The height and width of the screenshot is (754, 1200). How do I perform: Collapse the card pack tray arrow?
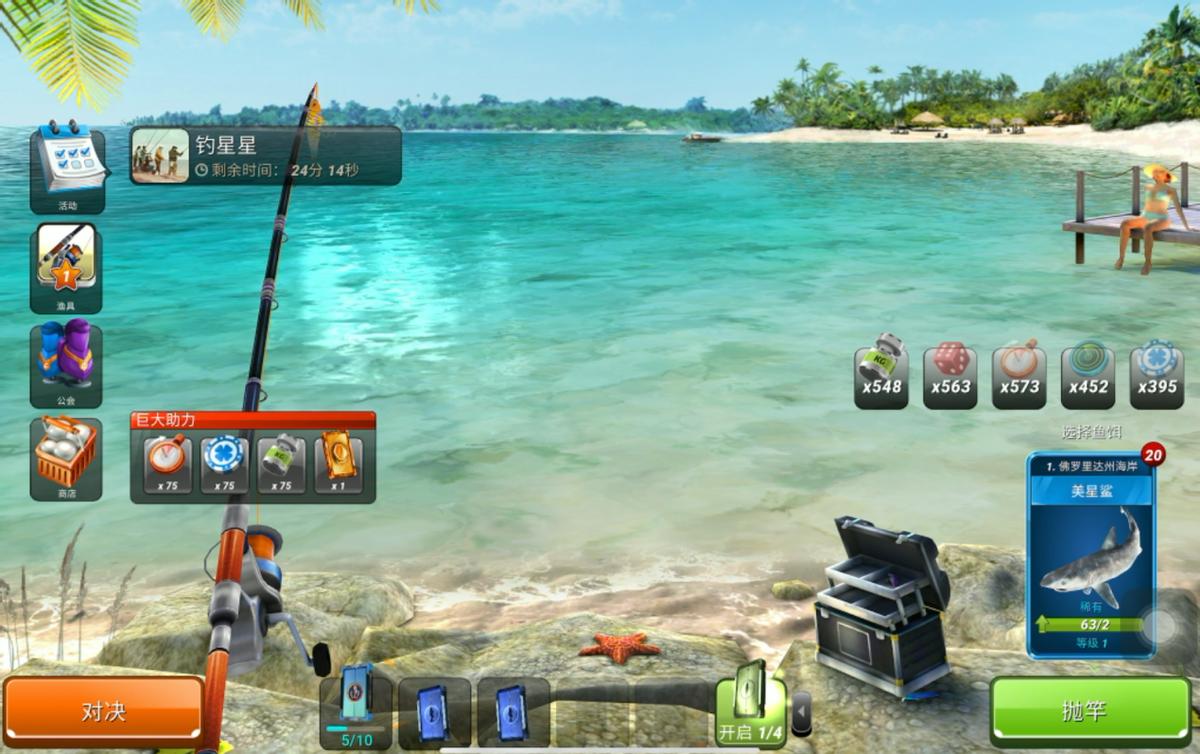[x=801, y=714]
